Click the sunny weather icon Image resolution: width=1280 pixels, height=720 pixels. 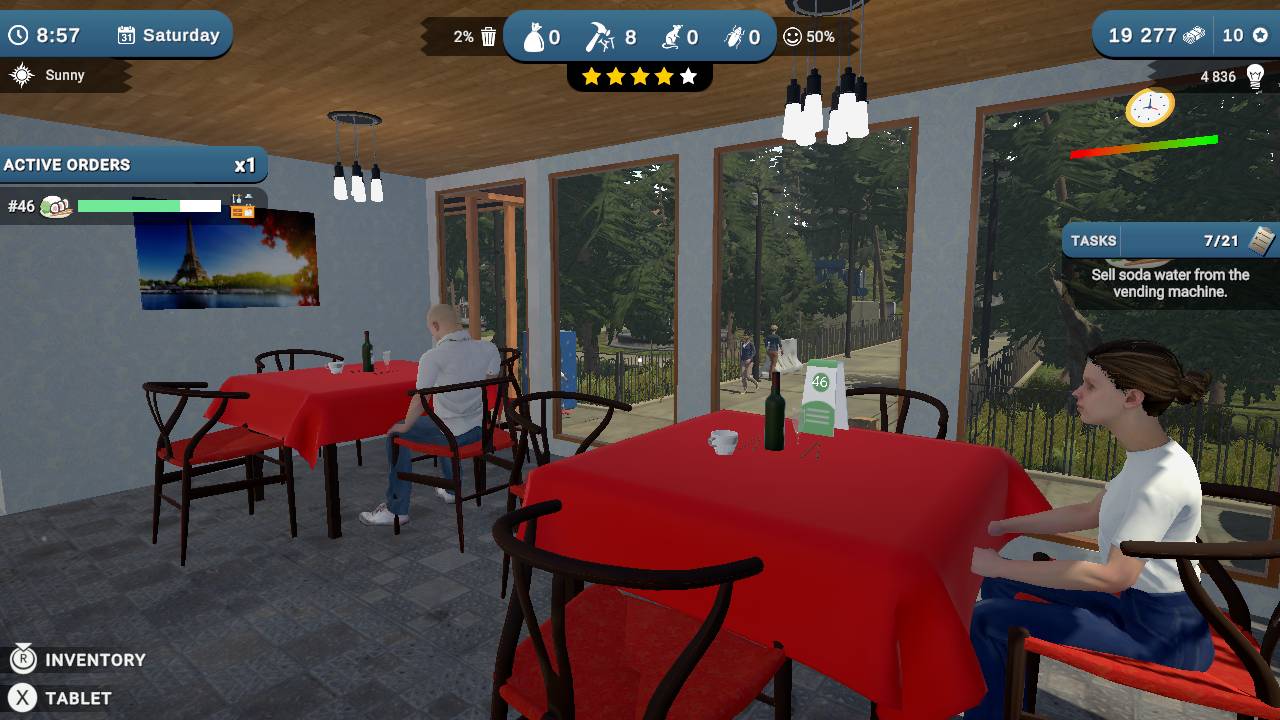pyautogui.click(x=21, y=74)
